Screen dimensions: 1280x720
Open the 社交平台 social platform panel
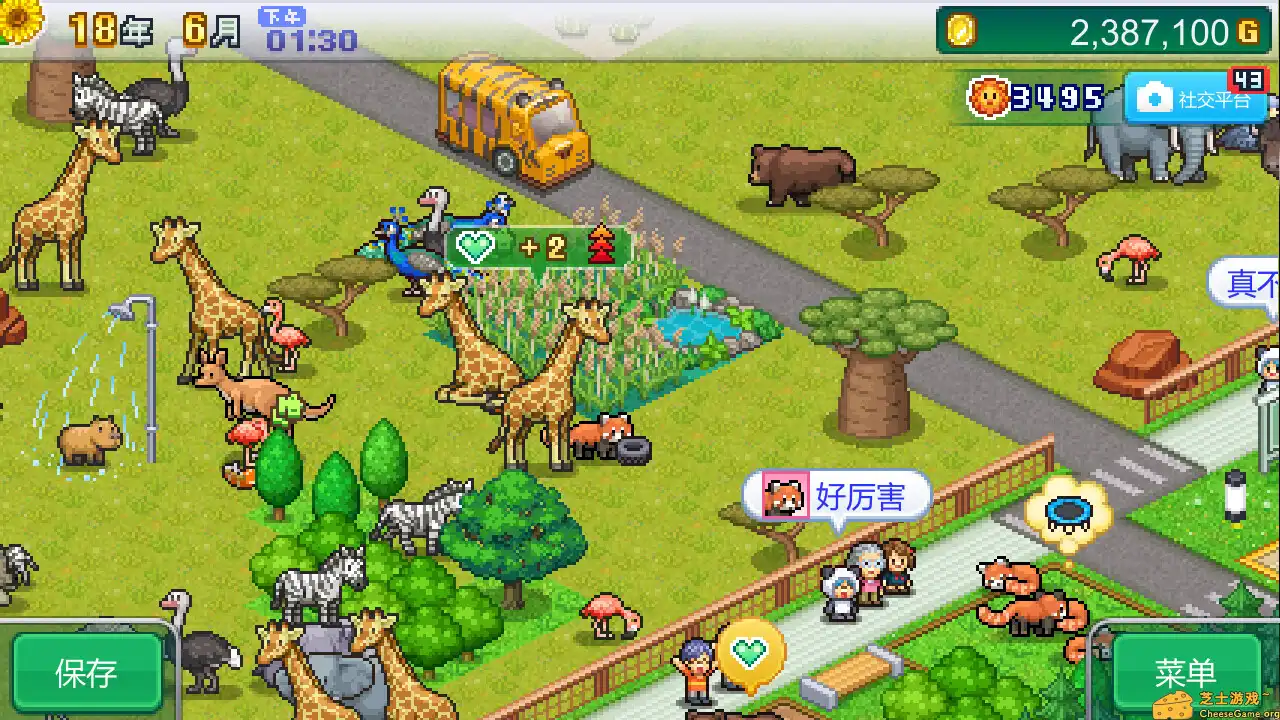tap(1198, 99)
